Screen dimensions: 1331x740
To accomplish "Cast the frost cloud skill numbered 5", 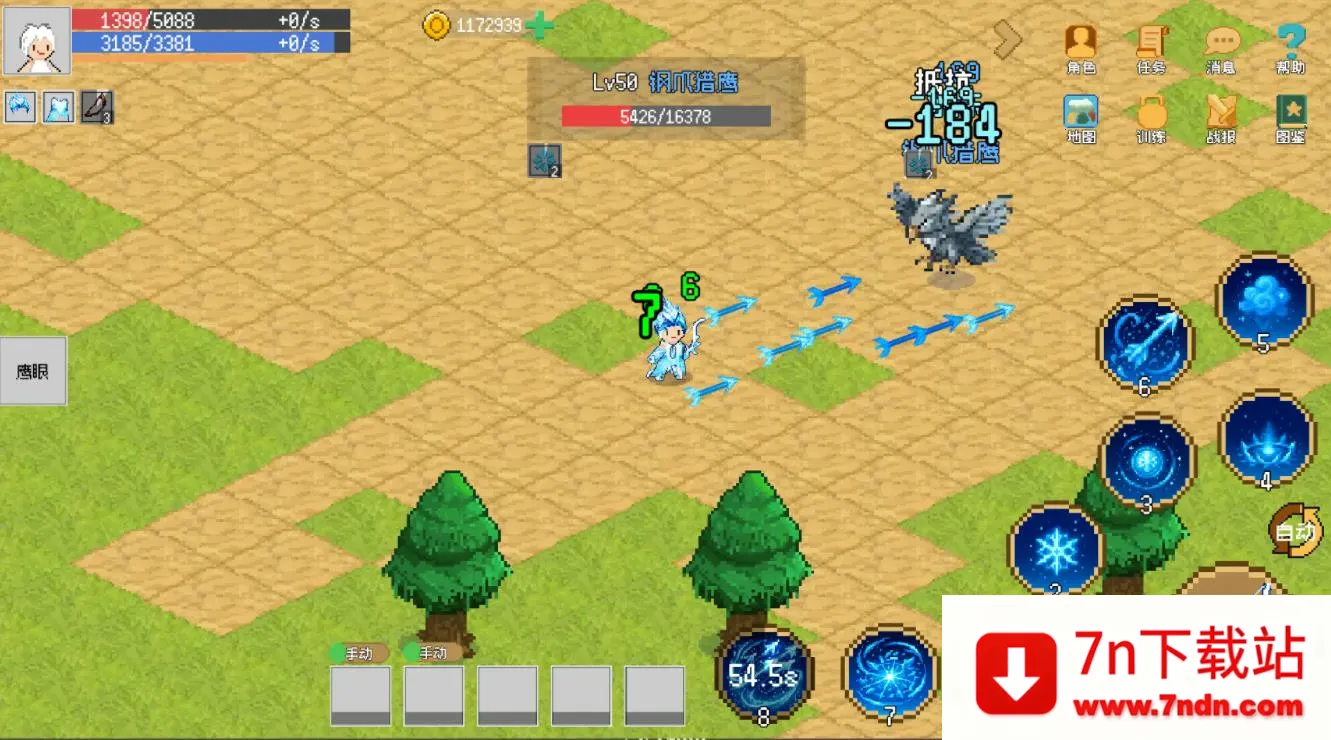I will click(x=1264, y=300).
